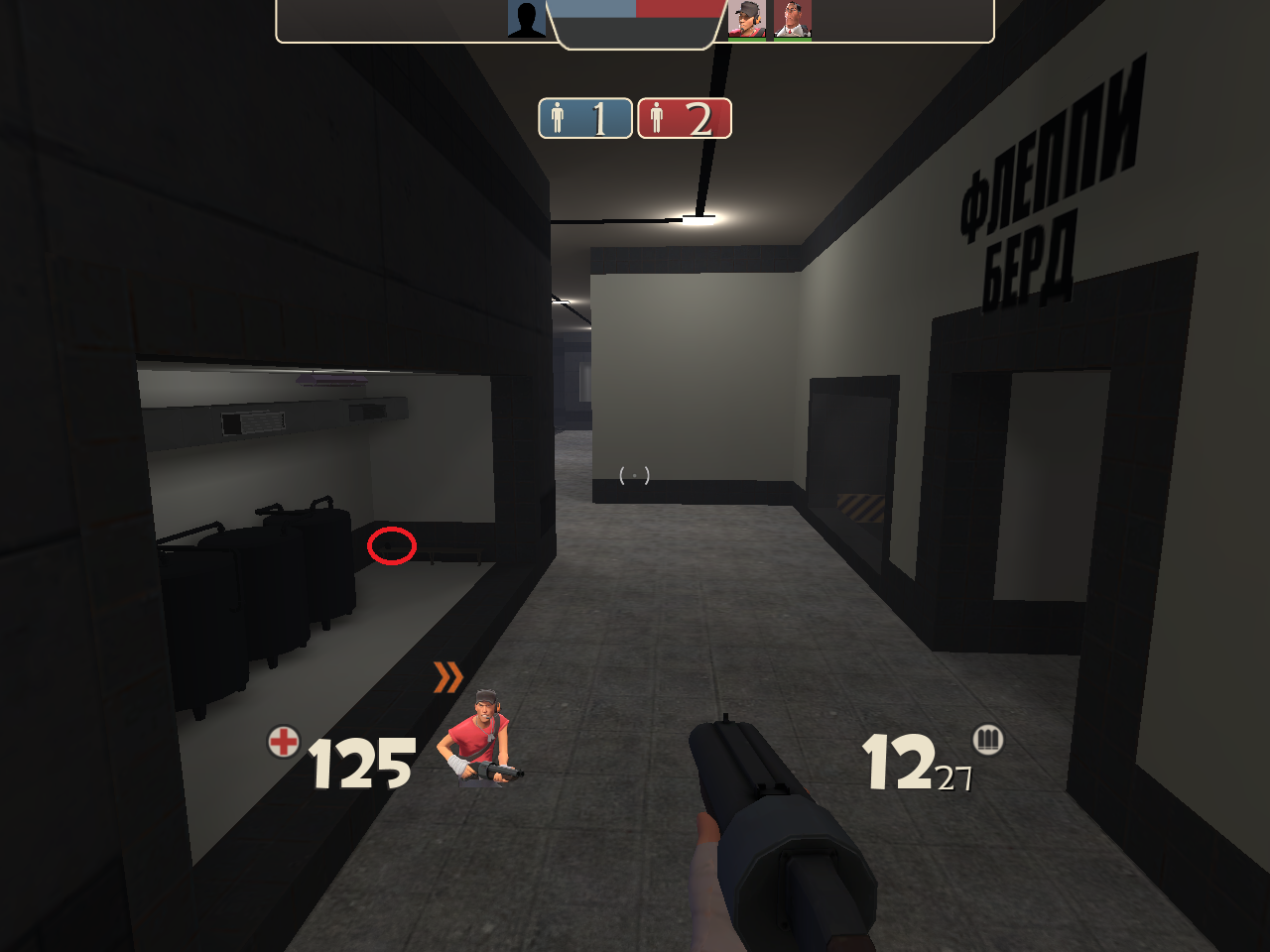
Task: Click the clip ammo count 12
Action: [x=896, y=764]
